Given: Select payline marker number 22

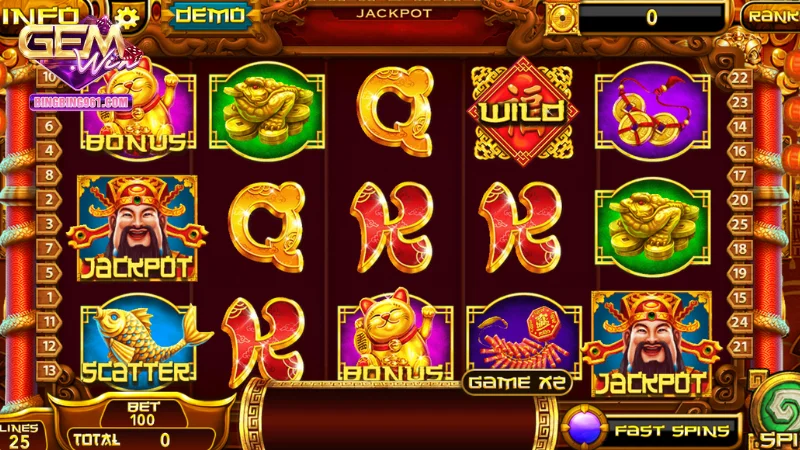Looking at the screenshot, I should 741,78.
